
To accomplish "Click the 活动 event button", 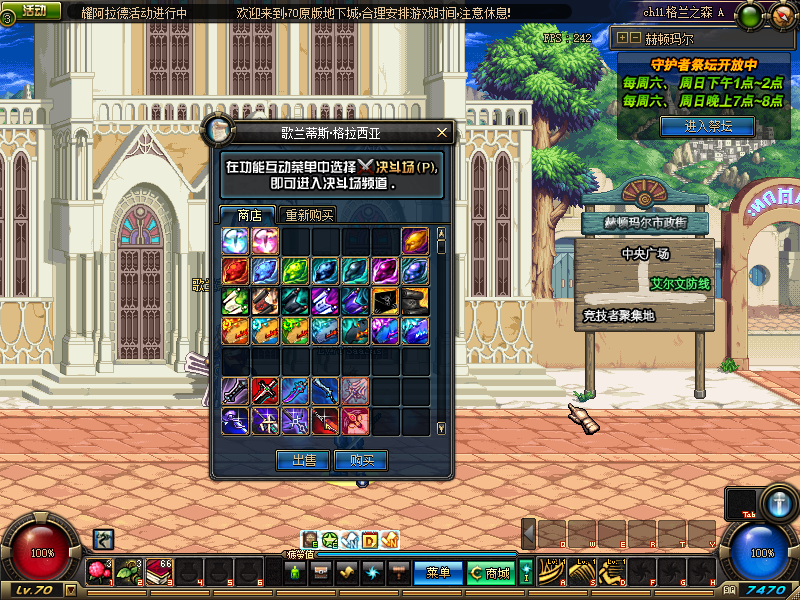I will pos(32,10).
